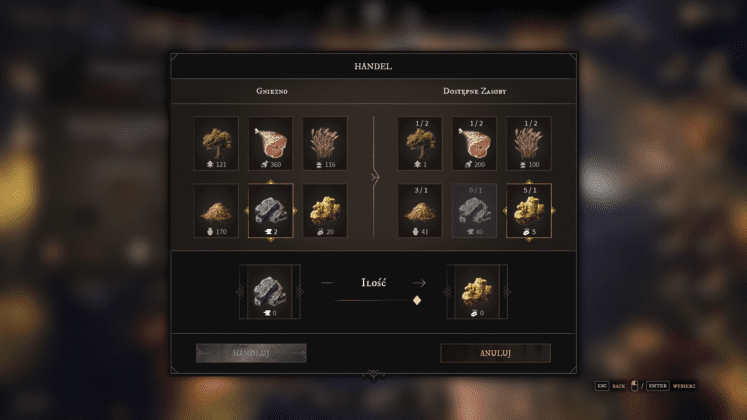Click the received gold slot beside Ilość
The width and height of the screenshot is (747, 420).
pos(475,291)
